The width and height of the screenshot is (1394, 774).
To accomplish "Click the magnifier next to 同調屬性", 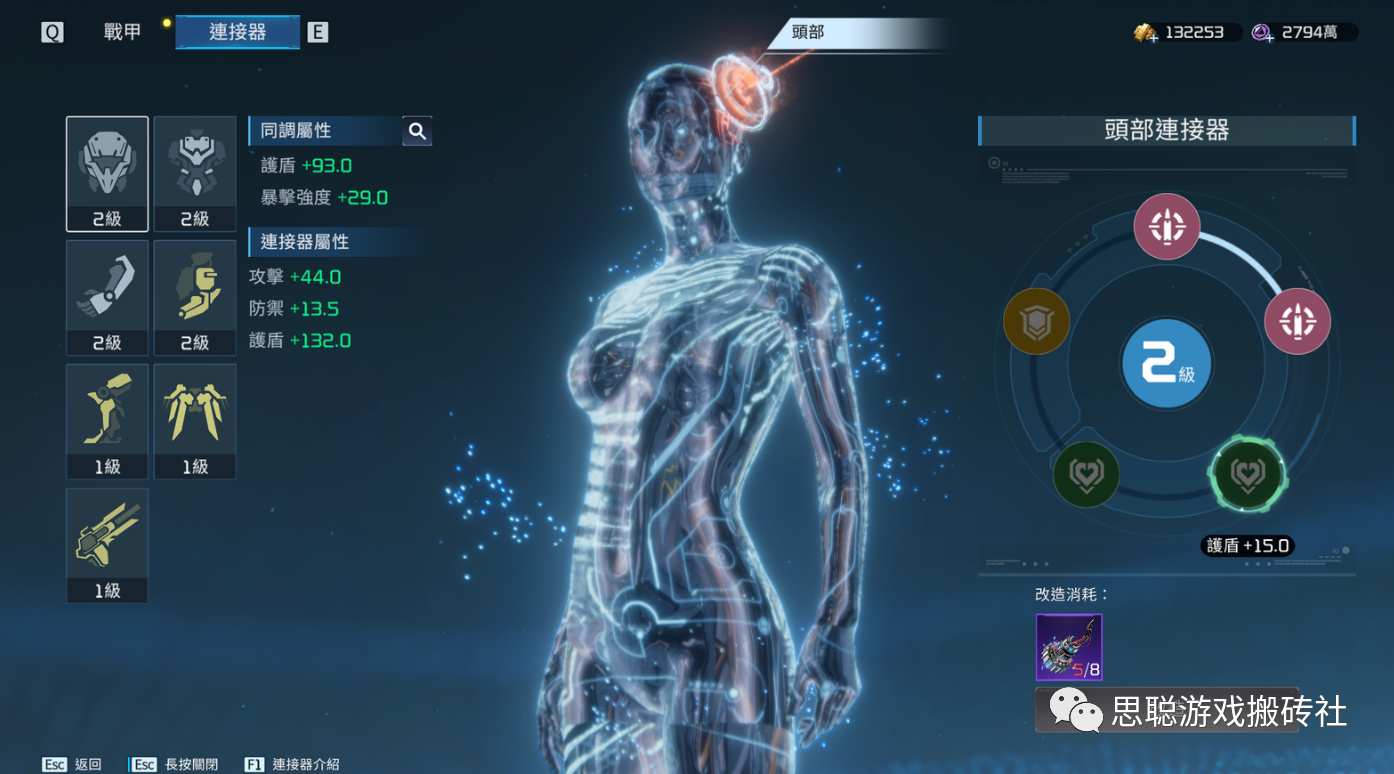I will [x=417, y=131].
